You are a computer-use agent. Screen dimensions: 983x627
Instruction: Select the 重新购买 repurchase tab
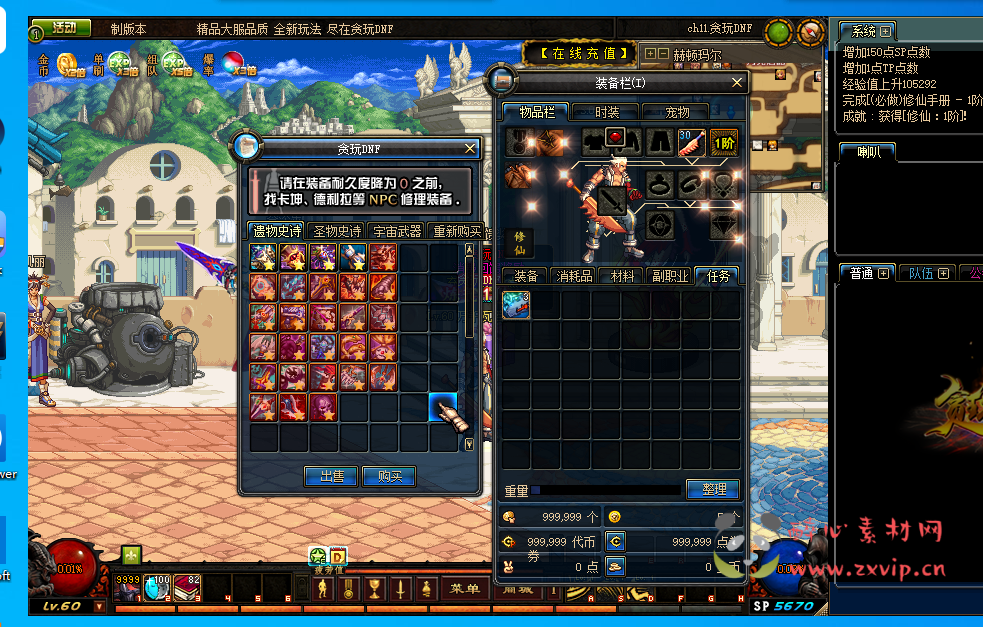[456, 231]
